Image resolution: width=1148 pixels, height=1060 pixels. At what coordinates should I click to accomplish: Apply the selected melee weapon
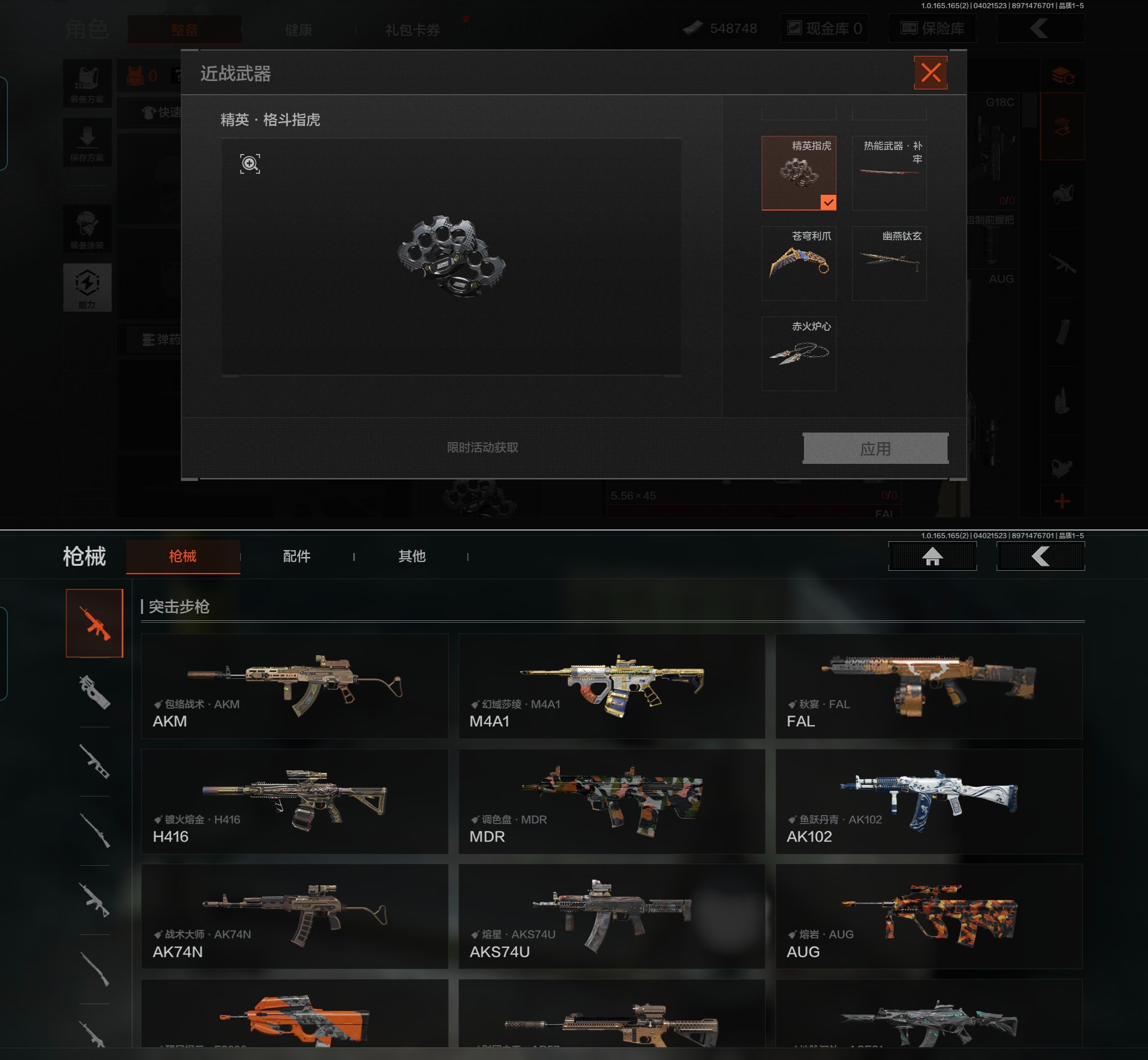[x=874, y=448]
